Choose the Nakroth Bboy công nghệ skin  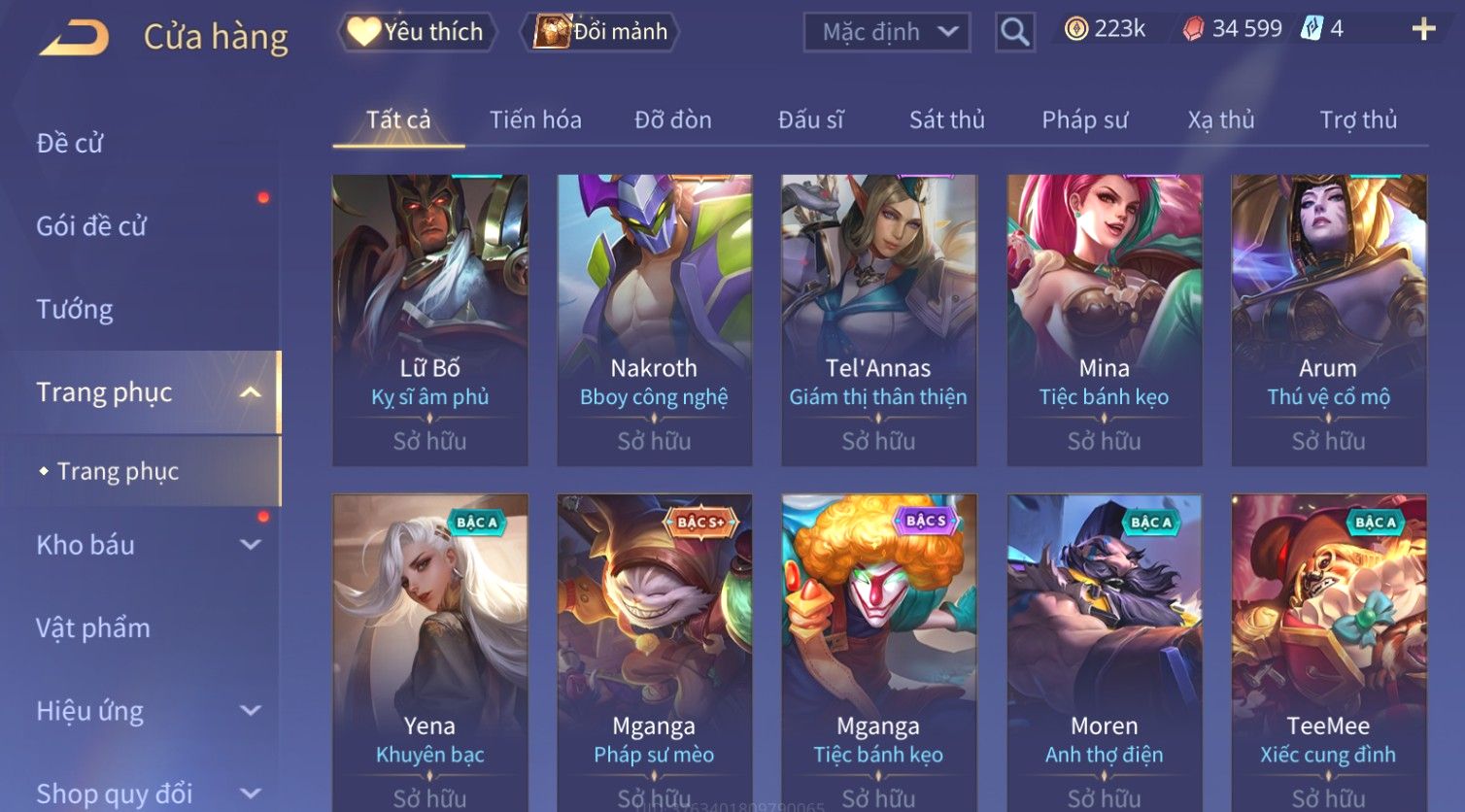[654, 321]
